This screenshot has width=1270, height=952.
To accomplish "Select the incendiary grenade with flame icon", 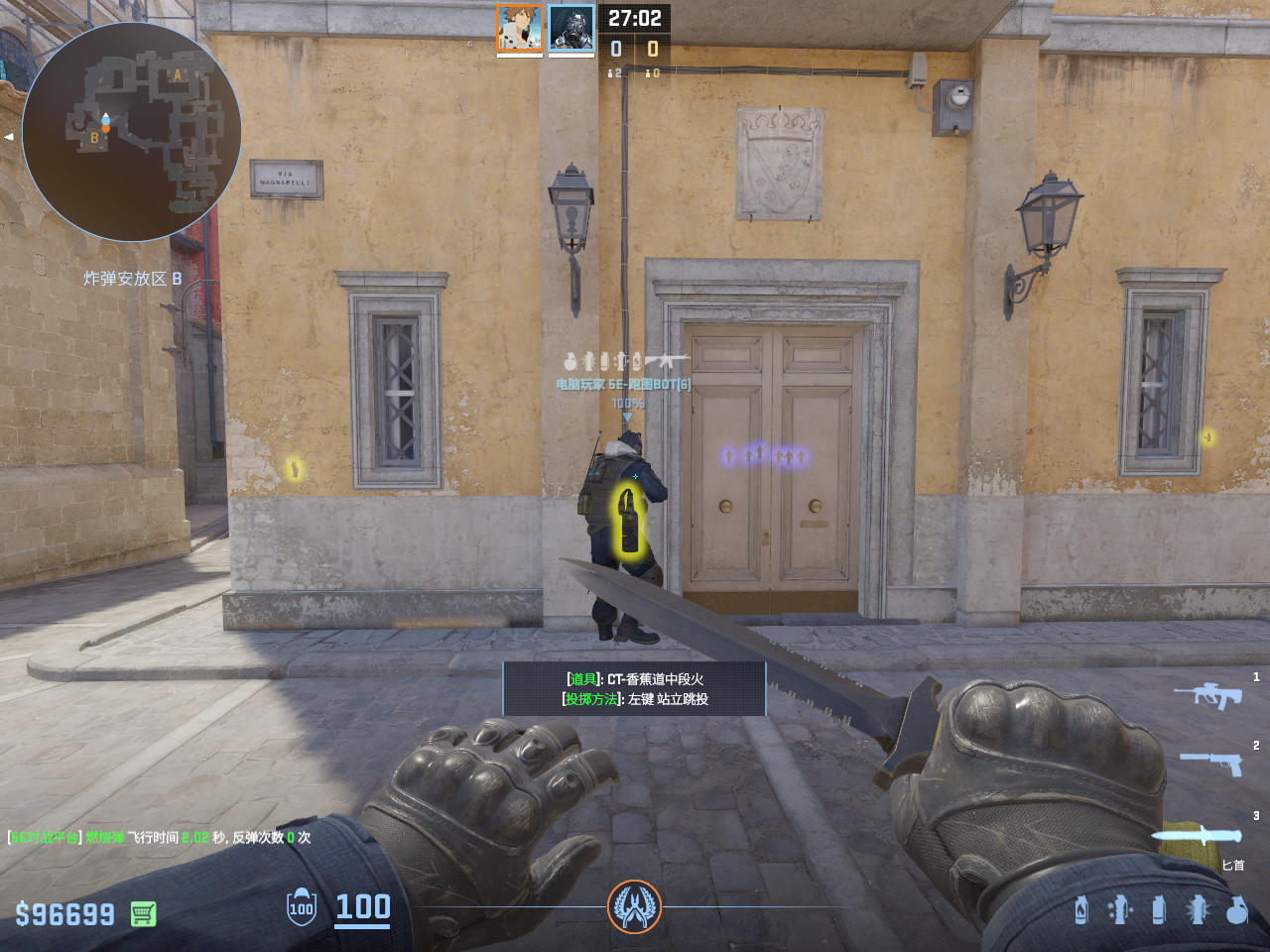I will tap(1081, 909).
